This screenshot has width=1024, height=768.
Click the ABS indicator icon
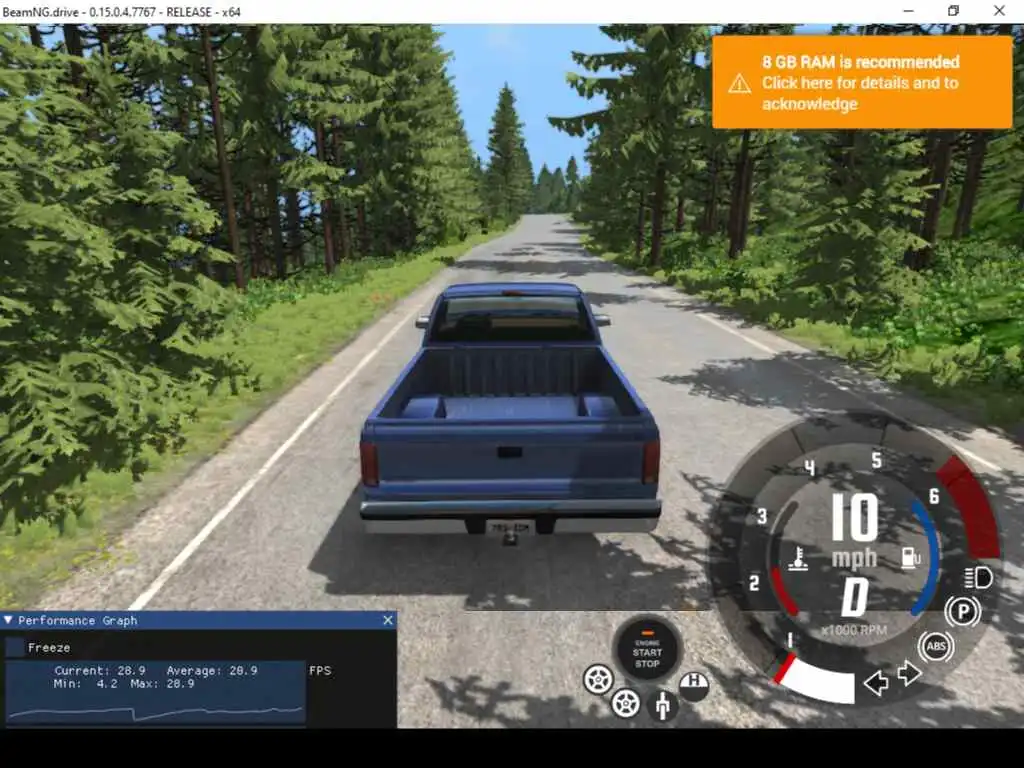pyautogui.click(x=935, y=647)
